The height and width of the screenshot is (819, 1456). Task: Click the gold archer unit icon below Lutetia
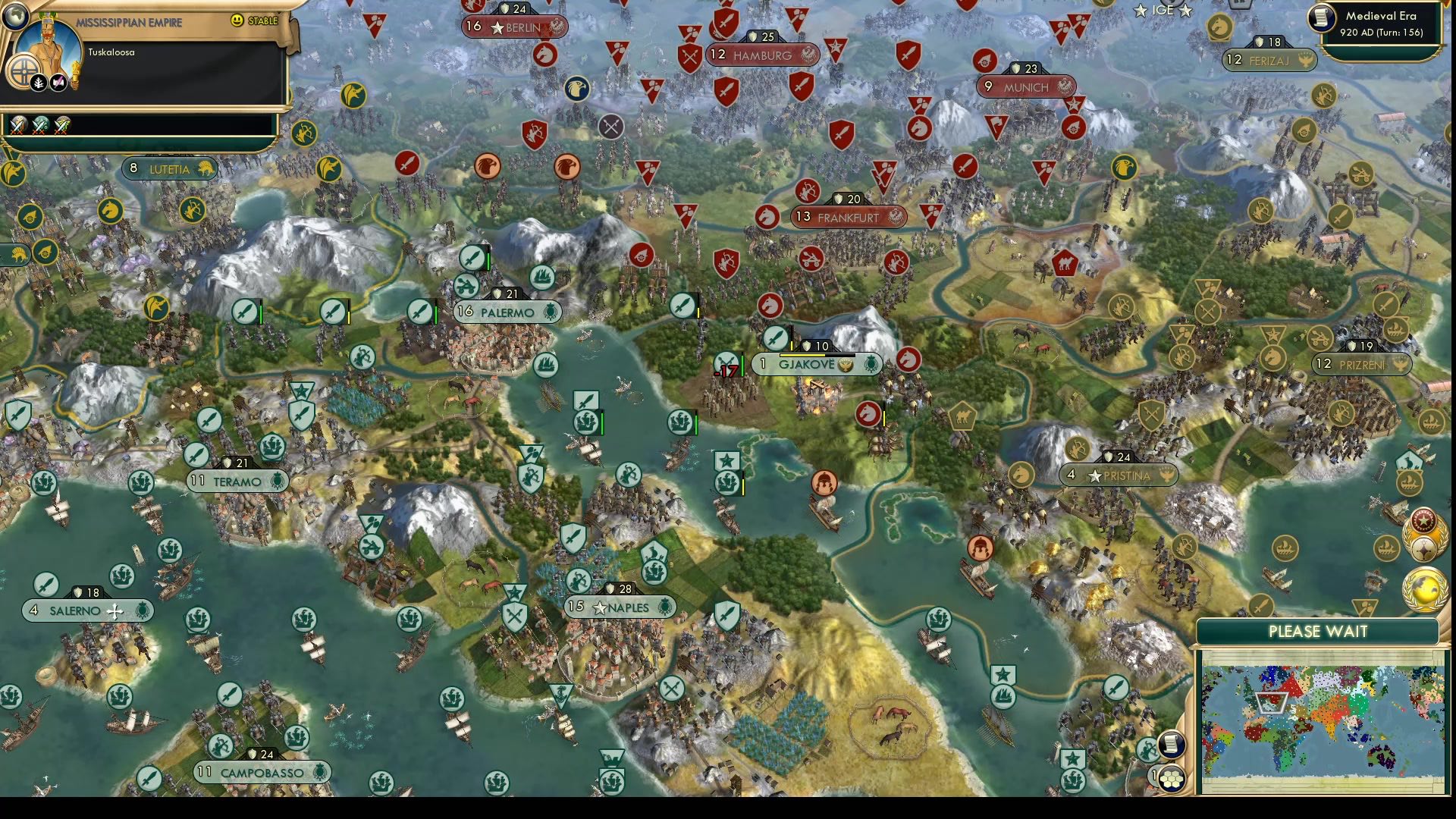(193, 211)
